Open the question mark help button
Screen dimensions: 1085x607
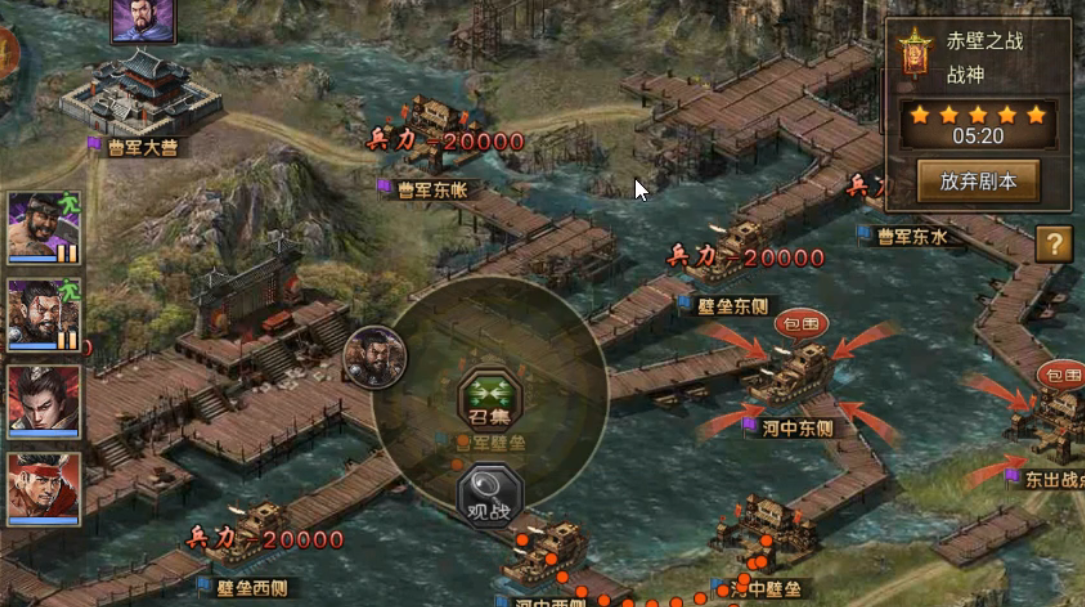pyautogui.click(x=1053, y=243)
